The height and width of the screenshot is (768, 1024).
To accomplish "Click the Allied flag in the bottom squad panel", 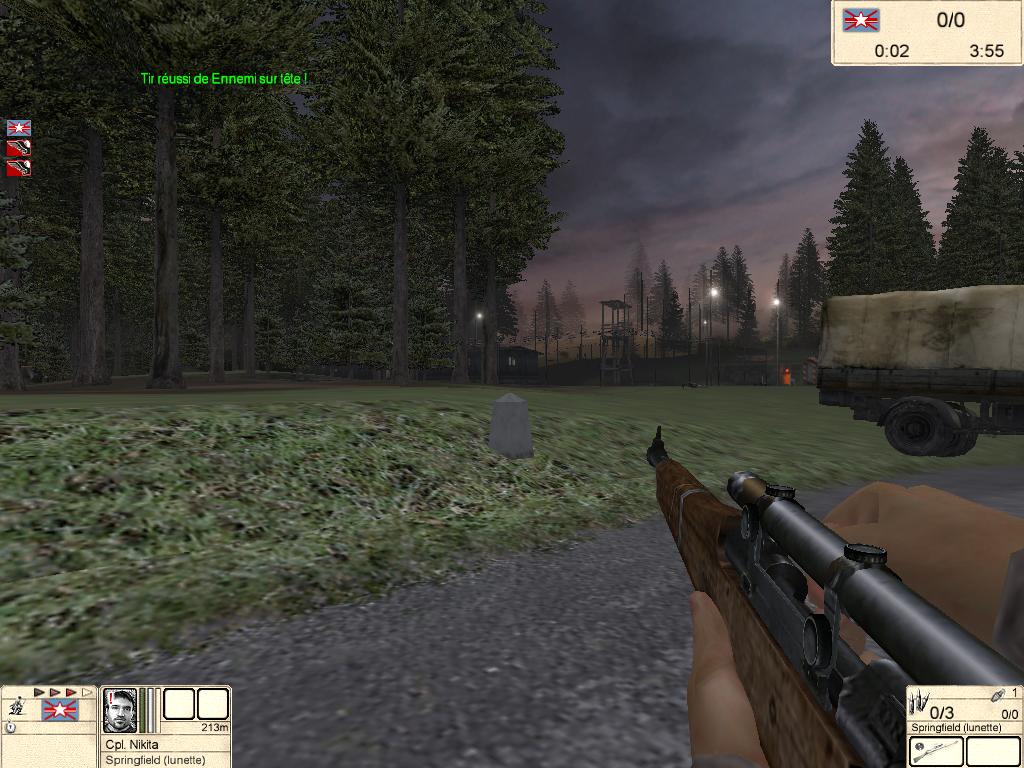I will (59, 711).
